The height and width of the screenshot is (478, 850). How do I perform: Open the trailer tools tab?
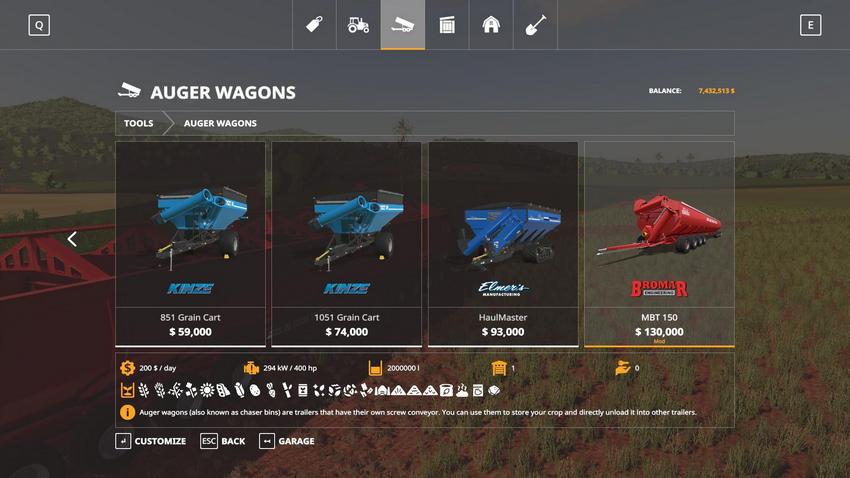tap(402, 25)
